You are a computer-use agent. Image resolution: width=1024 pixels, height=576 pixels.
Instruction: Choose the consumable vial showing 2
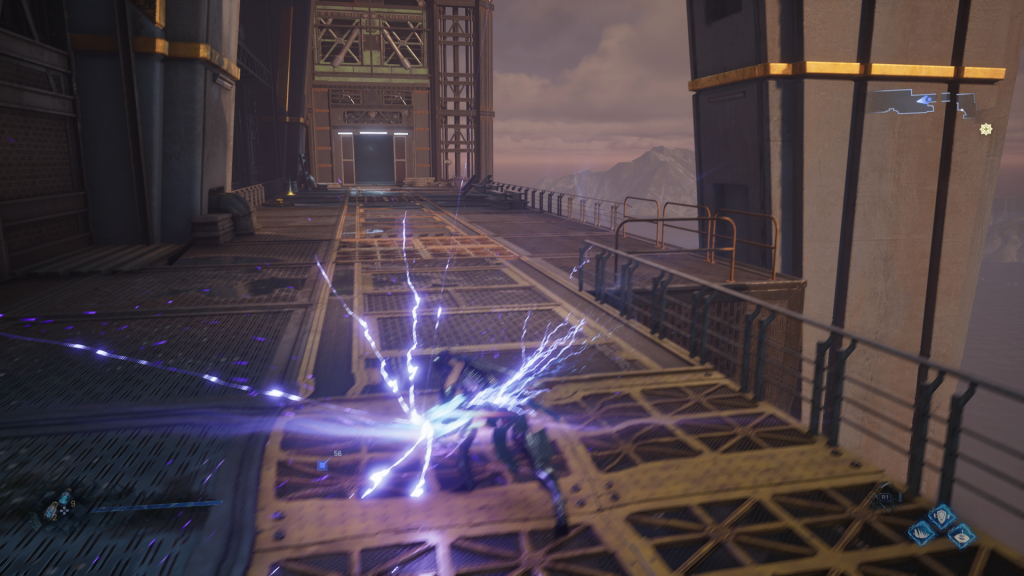point(50,512)
